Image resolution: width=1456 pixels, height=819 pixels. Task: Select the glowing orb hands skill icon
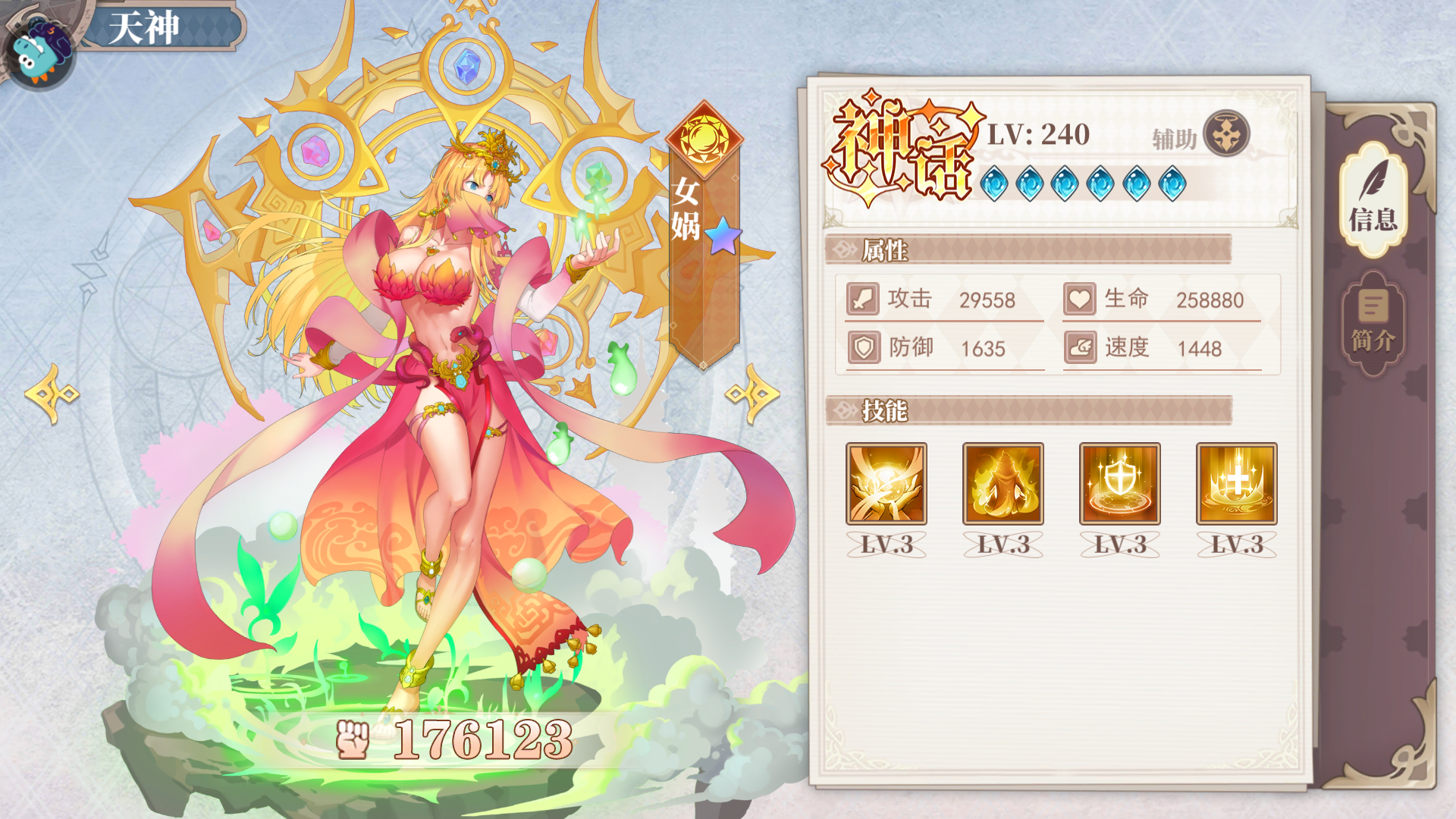pos(886,484)
